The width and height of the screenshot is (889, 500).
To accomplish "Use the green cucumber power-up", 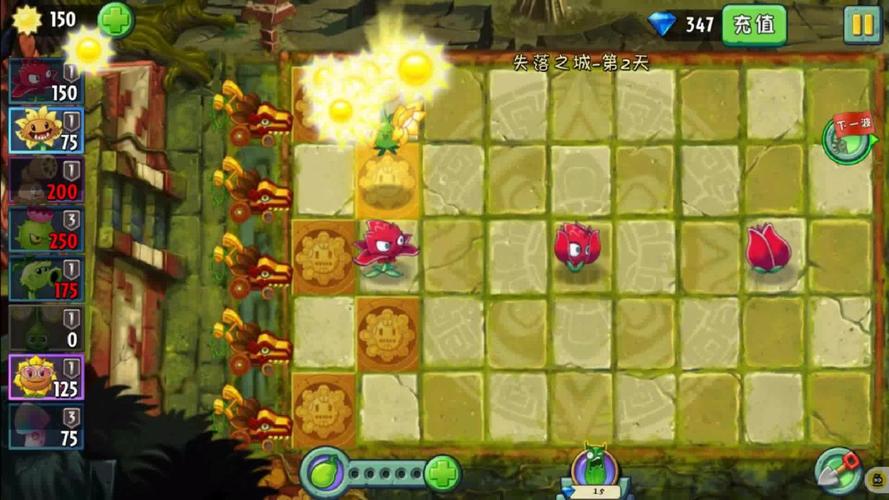I will pos(590,468).
